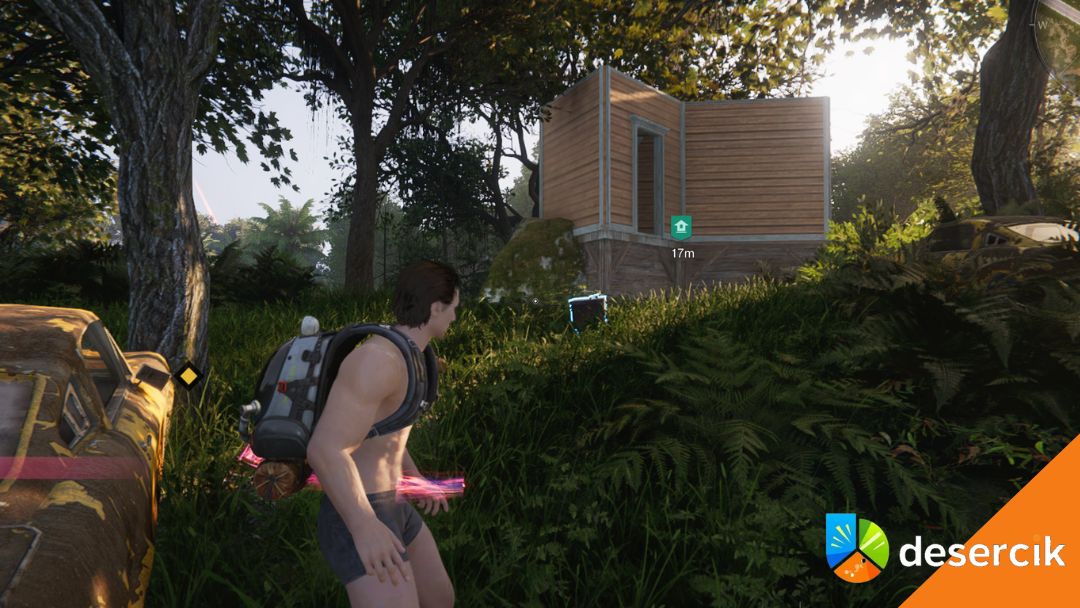Click the desercik watermark logo
Screen dimensions: 1080x608
[x=857, y=547]
